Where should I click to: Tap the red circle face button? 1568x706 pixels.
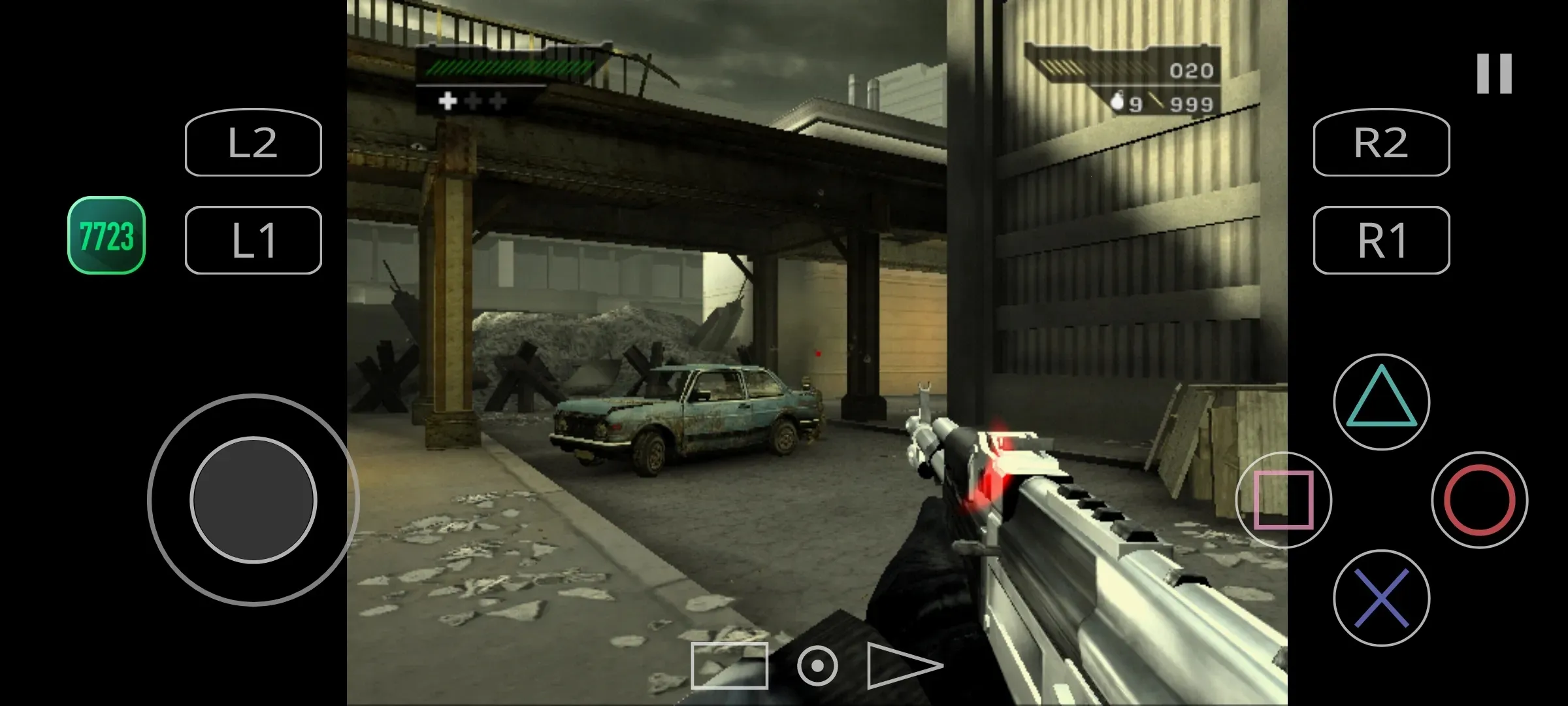click(x=1479, y=500)
